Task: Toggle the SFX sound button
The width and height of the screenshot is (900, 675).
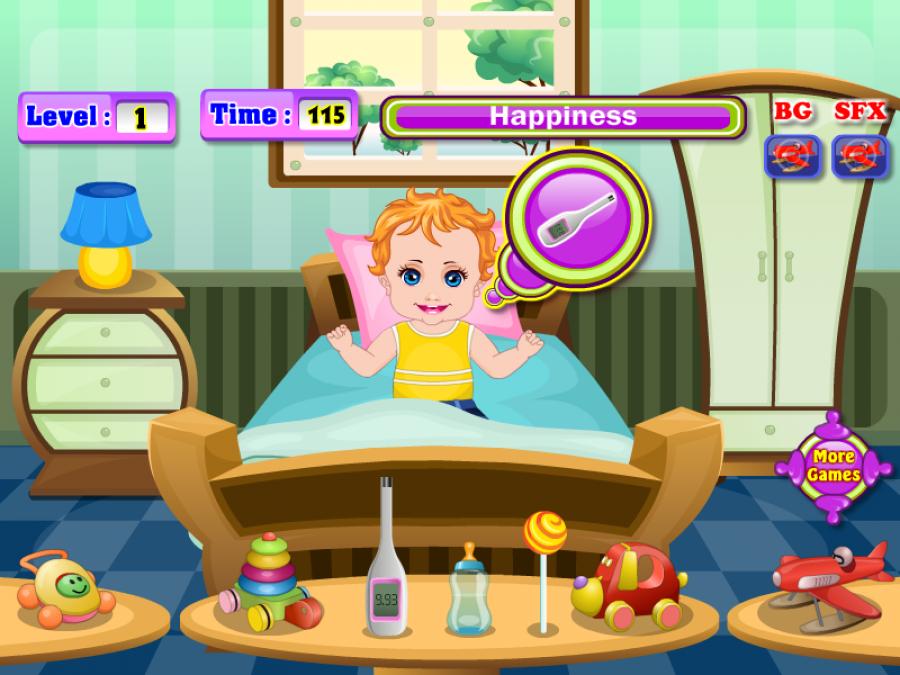Action: [860, 156]
